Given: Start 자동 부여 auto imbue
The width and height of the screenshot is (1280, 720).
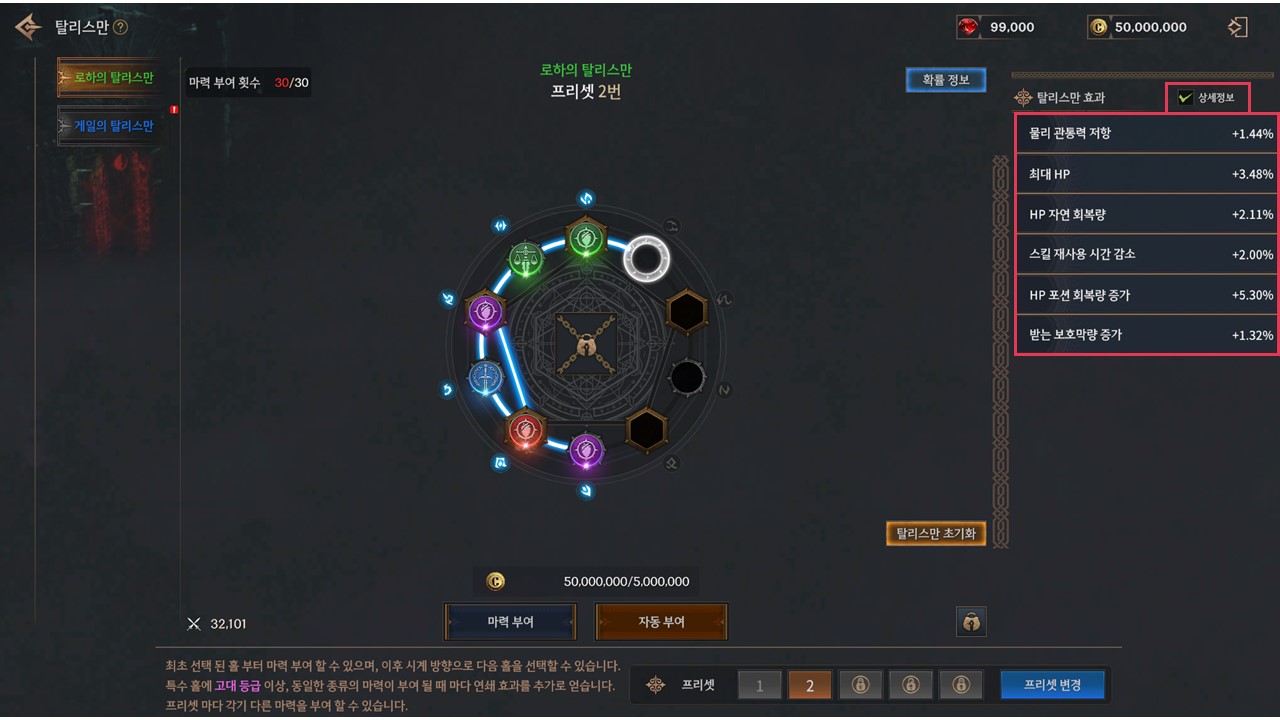Looking at the screenshot, I should pos(661,622).
